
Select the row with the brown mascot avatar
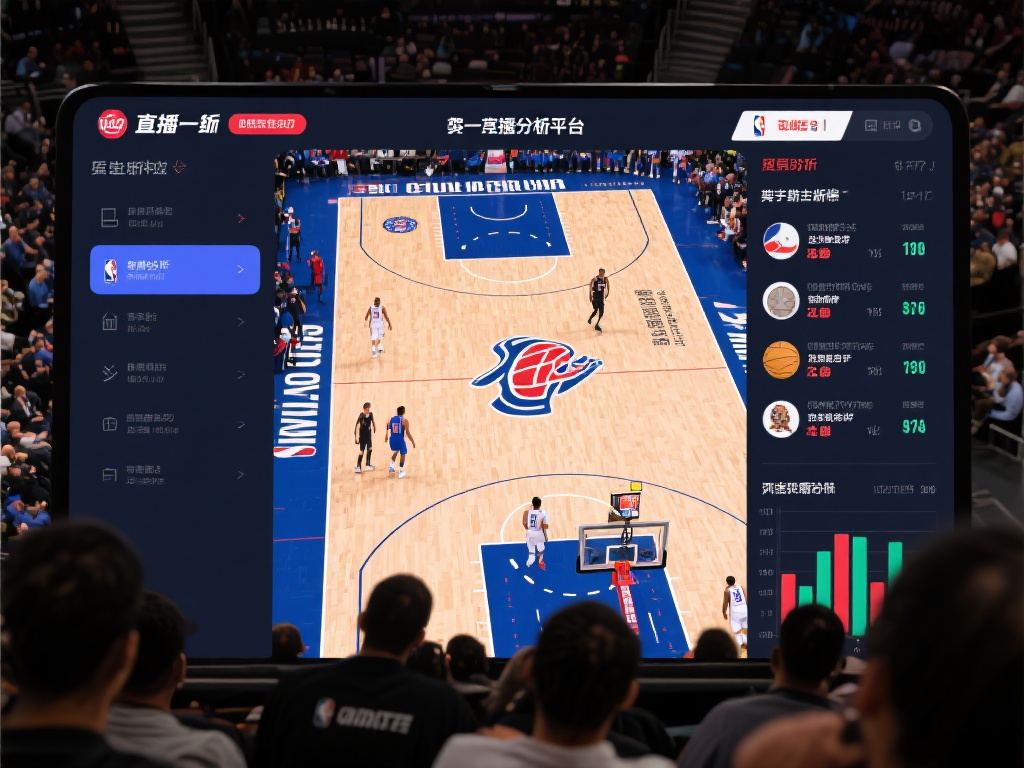(845, 419)
